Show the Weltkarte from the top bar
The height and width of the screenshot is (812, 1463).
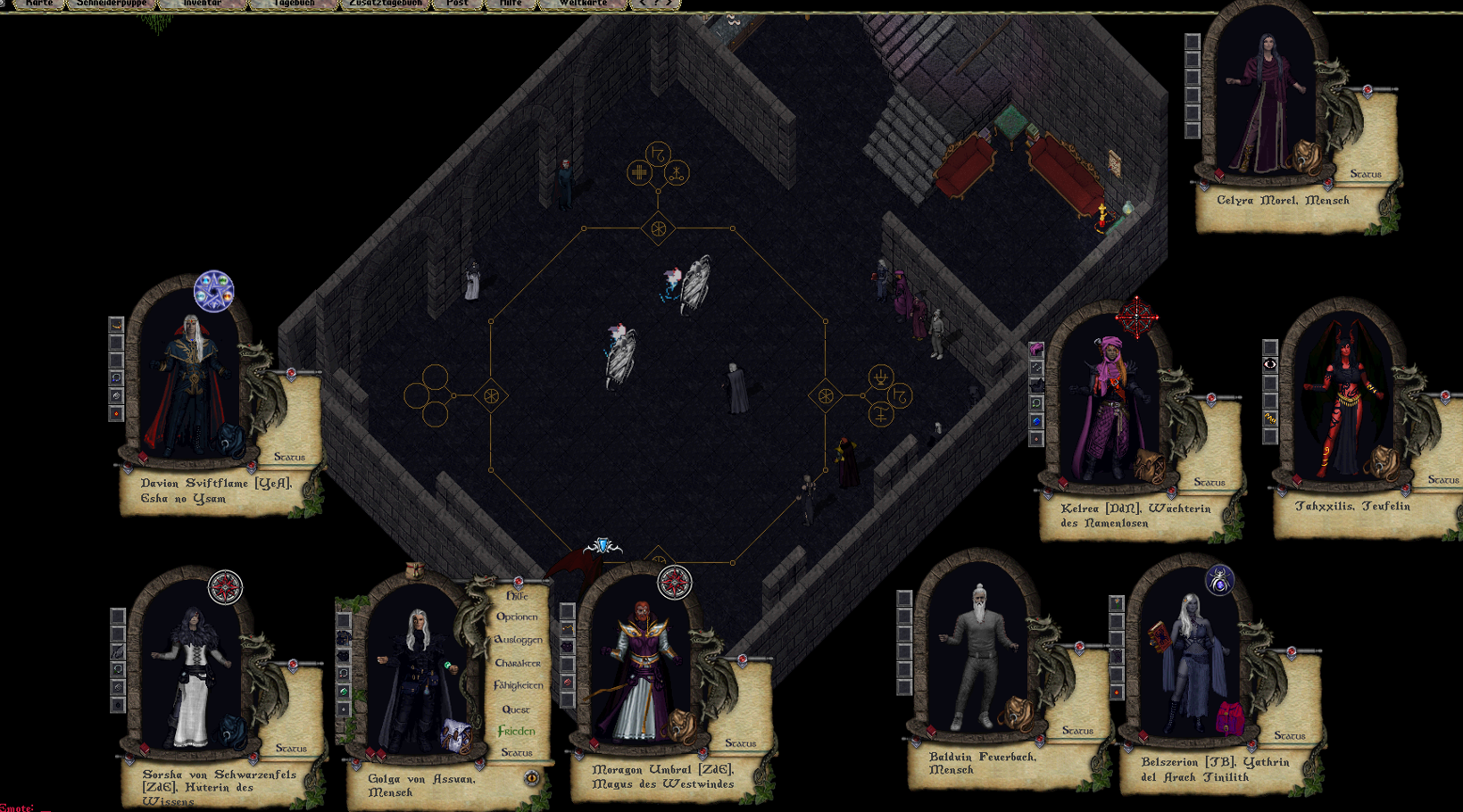[582, 4]
